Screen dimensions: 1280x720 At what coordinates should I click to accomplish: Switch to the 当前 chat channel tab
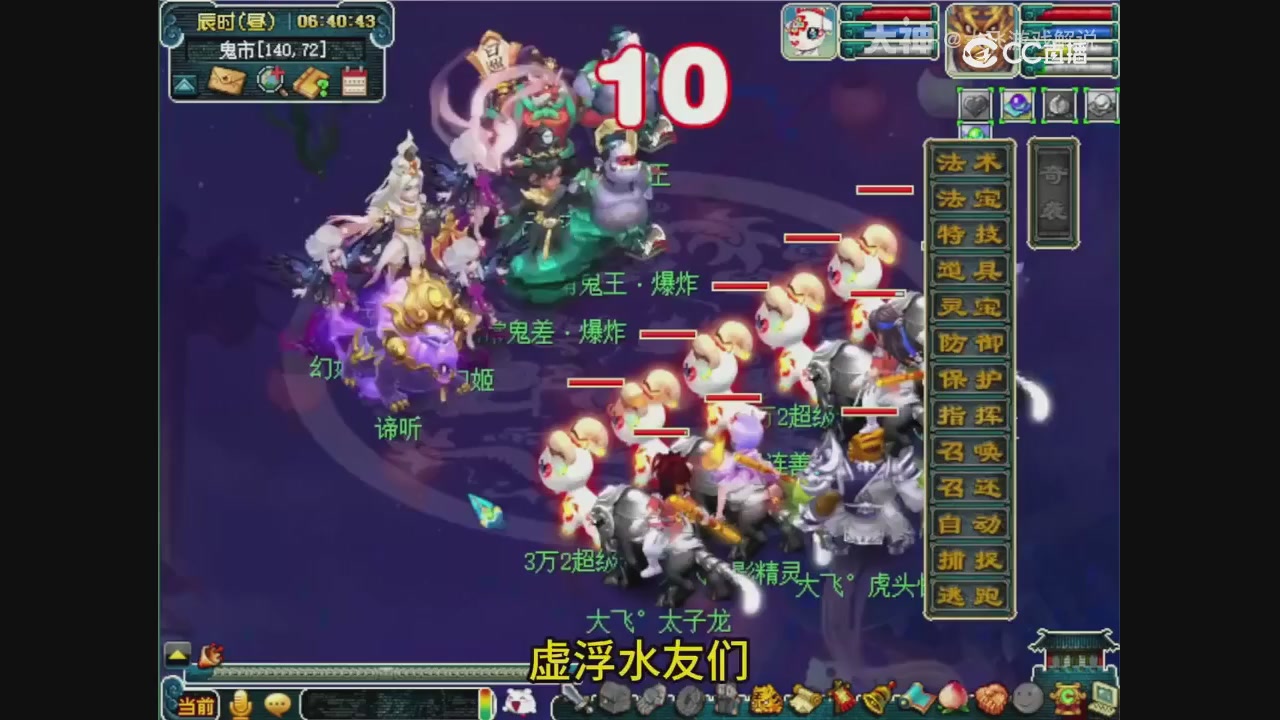[x=196, y=704]
